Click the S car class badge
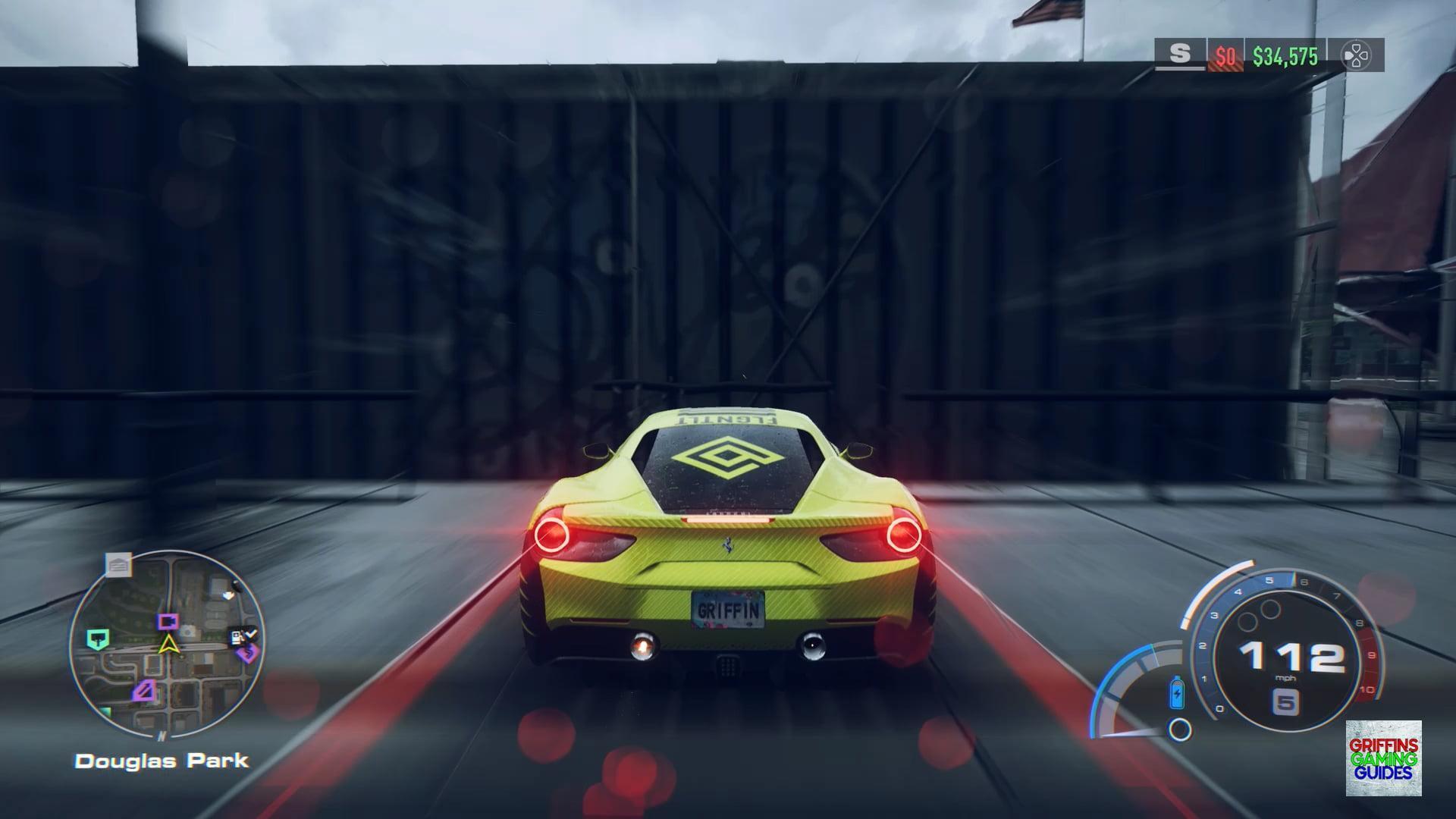Image resolution: width=1456 pixels, height=819 pixels. tap(1179, 55)
